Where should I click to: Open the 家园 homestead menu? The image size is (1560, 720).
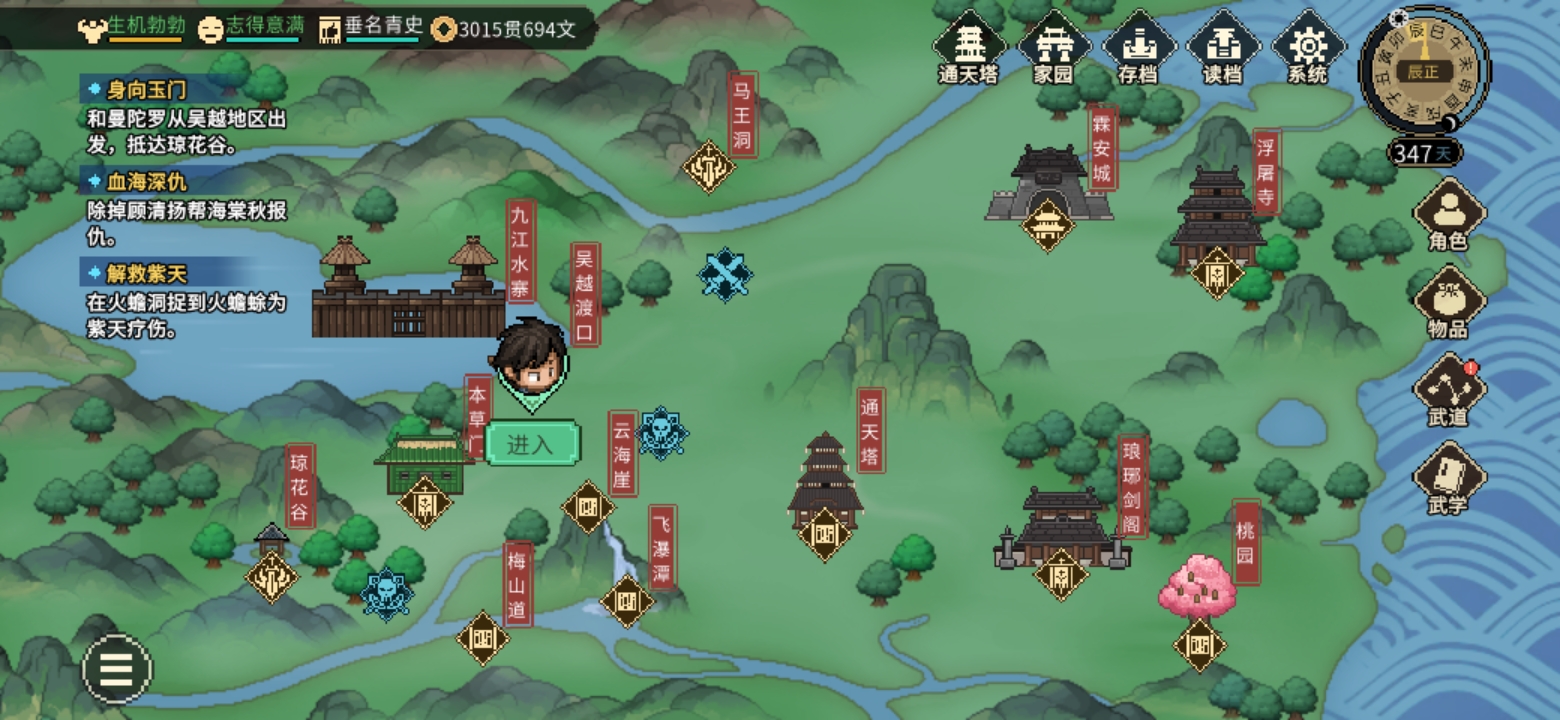tap(1052, 46)
